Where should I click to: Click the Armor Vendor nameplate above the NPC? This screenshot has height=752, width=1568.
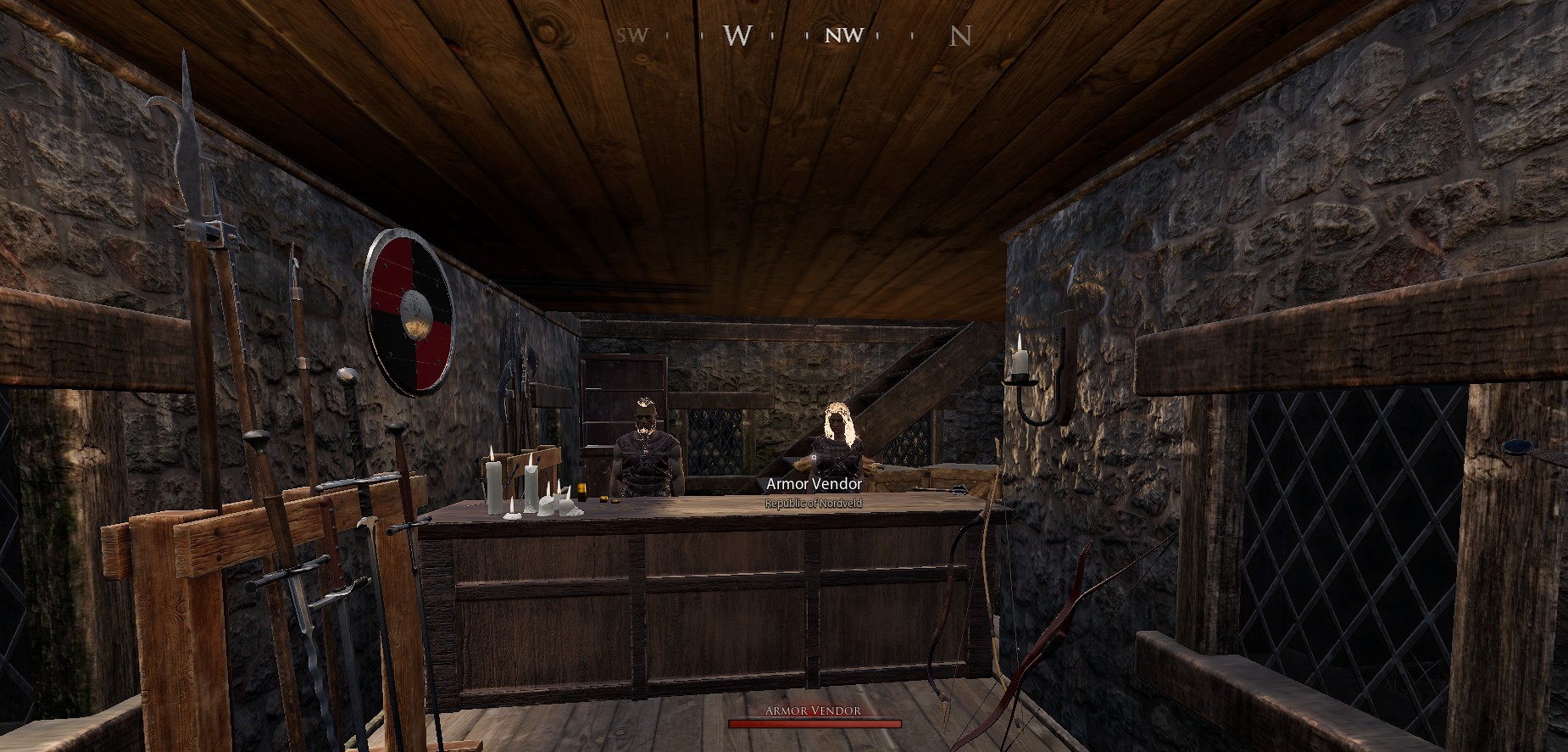pos(814,483)
